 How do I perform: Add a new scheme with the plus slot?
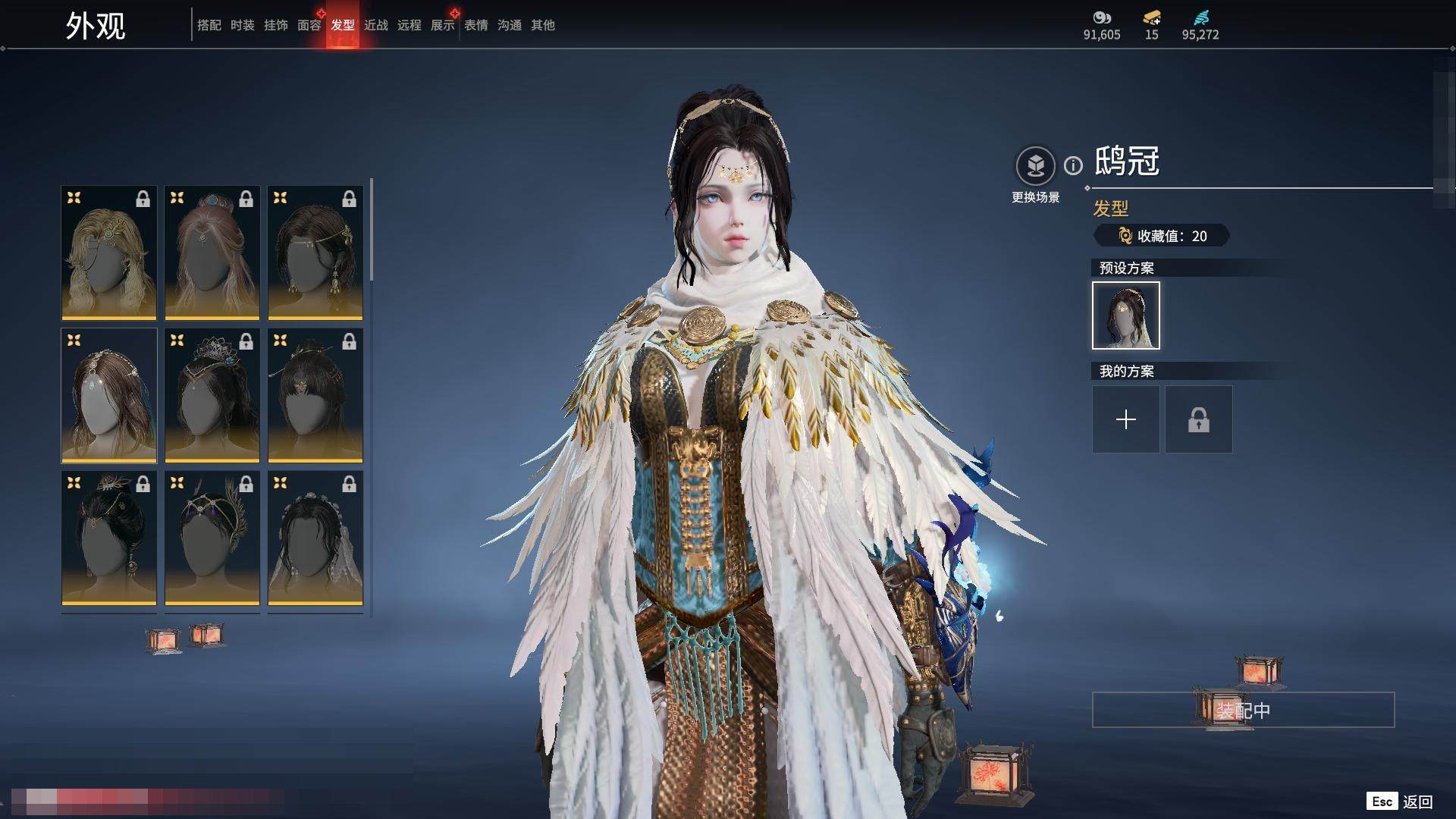(1125, 419)
